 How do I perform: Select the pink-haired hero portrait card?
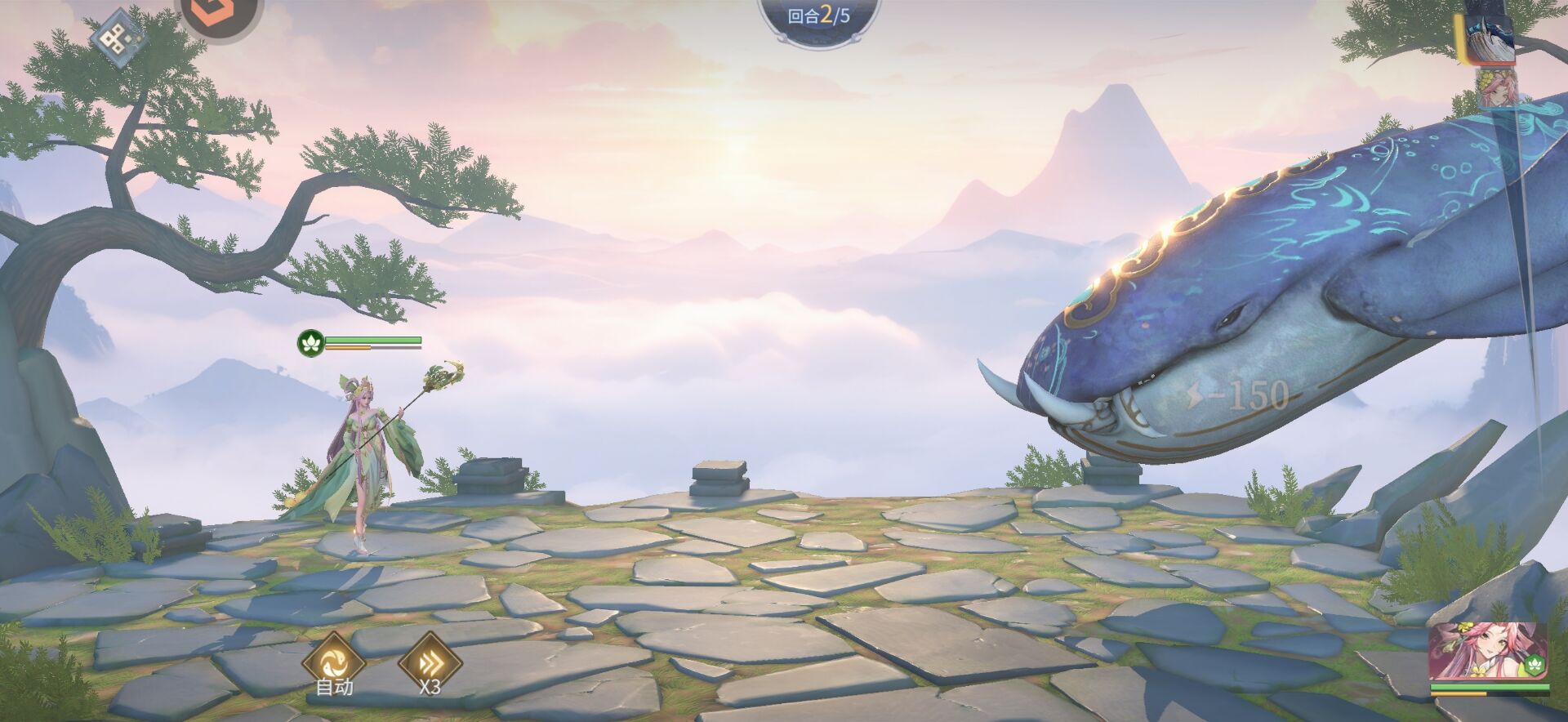pyautogui.click(x=1488, y=652)
